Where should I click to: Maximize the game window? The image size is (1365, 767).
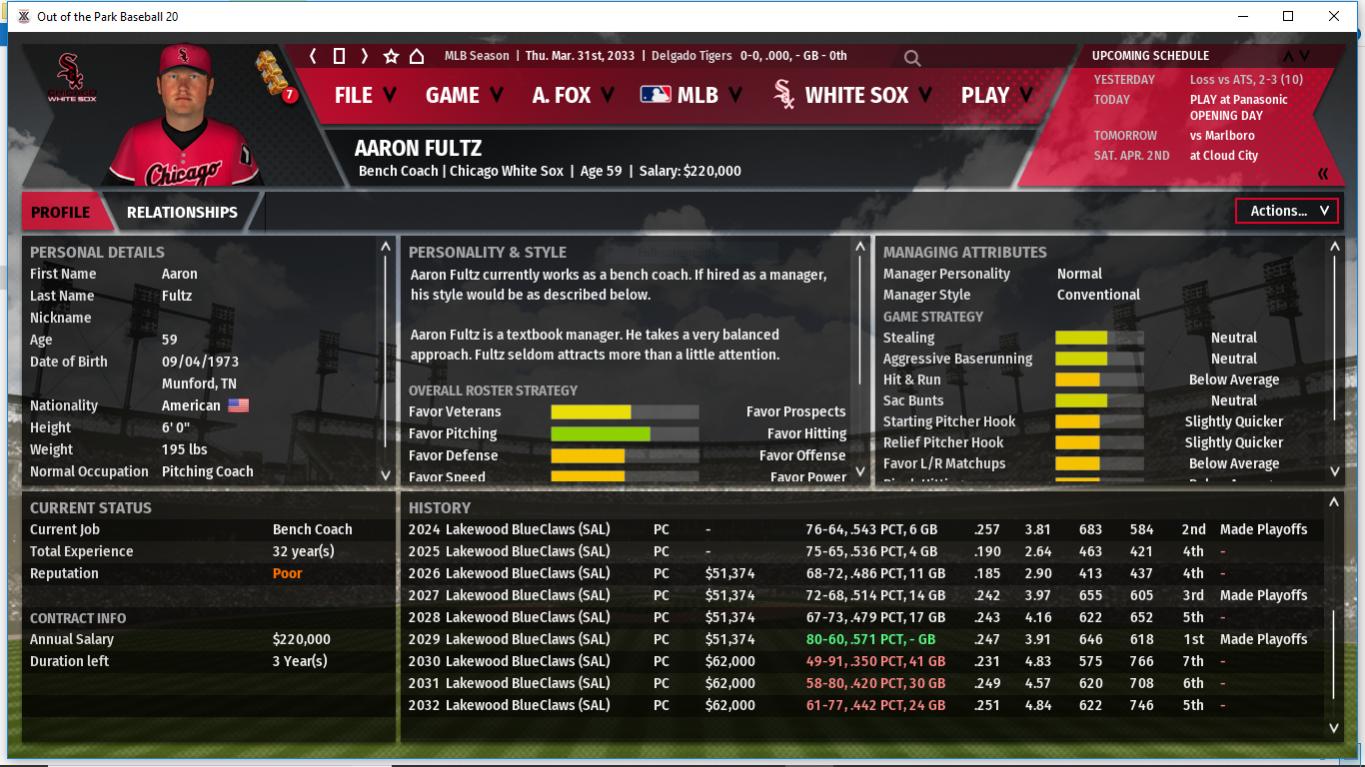tap(1288, 16)
